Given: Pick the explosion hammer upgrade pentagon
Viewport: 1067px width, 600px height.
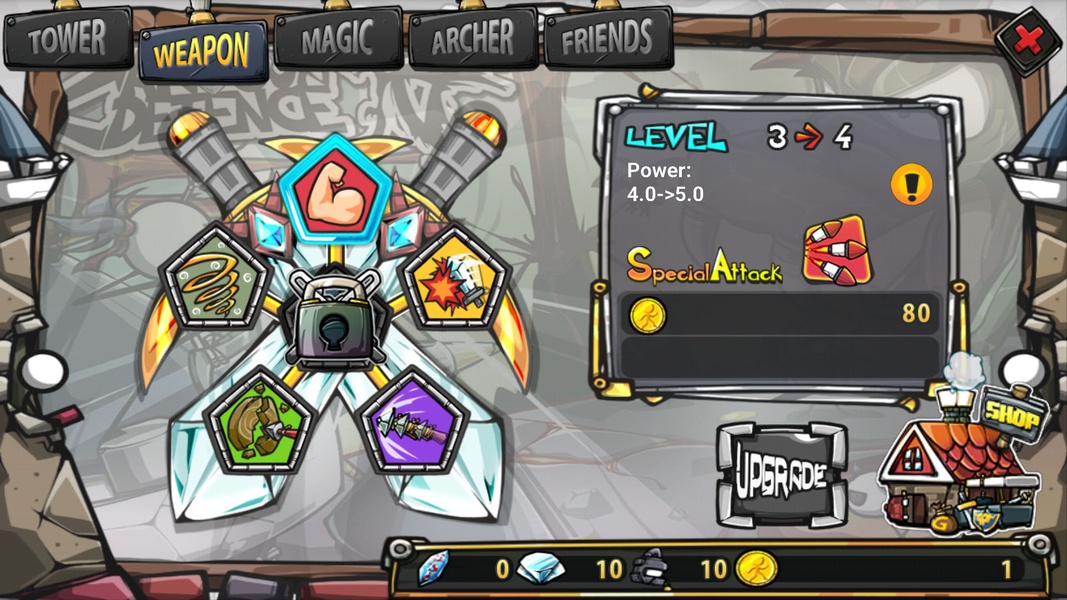Looking at the screenshot, I should tap(455, 279).
